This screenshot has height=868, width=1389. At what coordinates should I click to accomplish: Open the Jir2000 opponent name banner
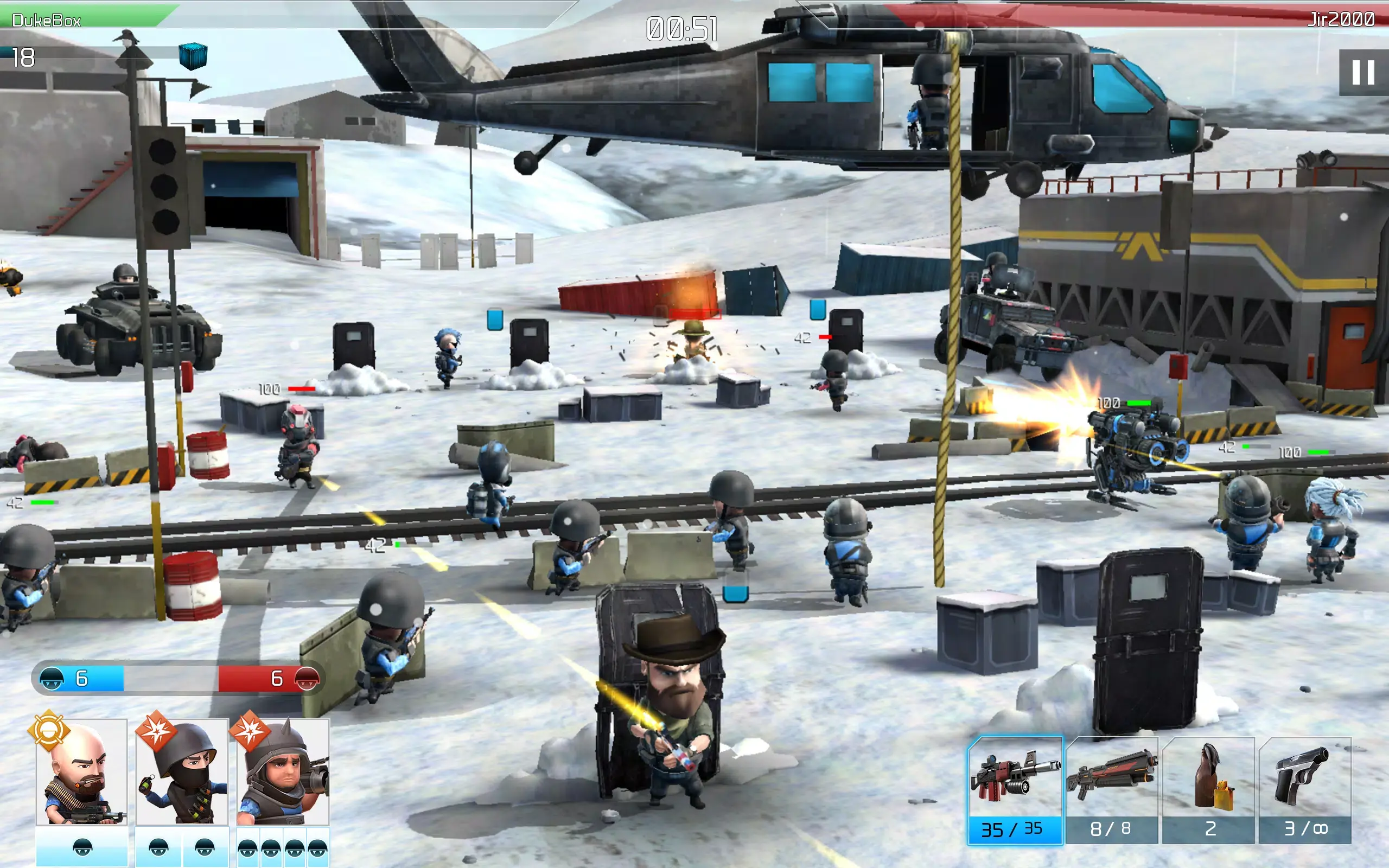1349,17
